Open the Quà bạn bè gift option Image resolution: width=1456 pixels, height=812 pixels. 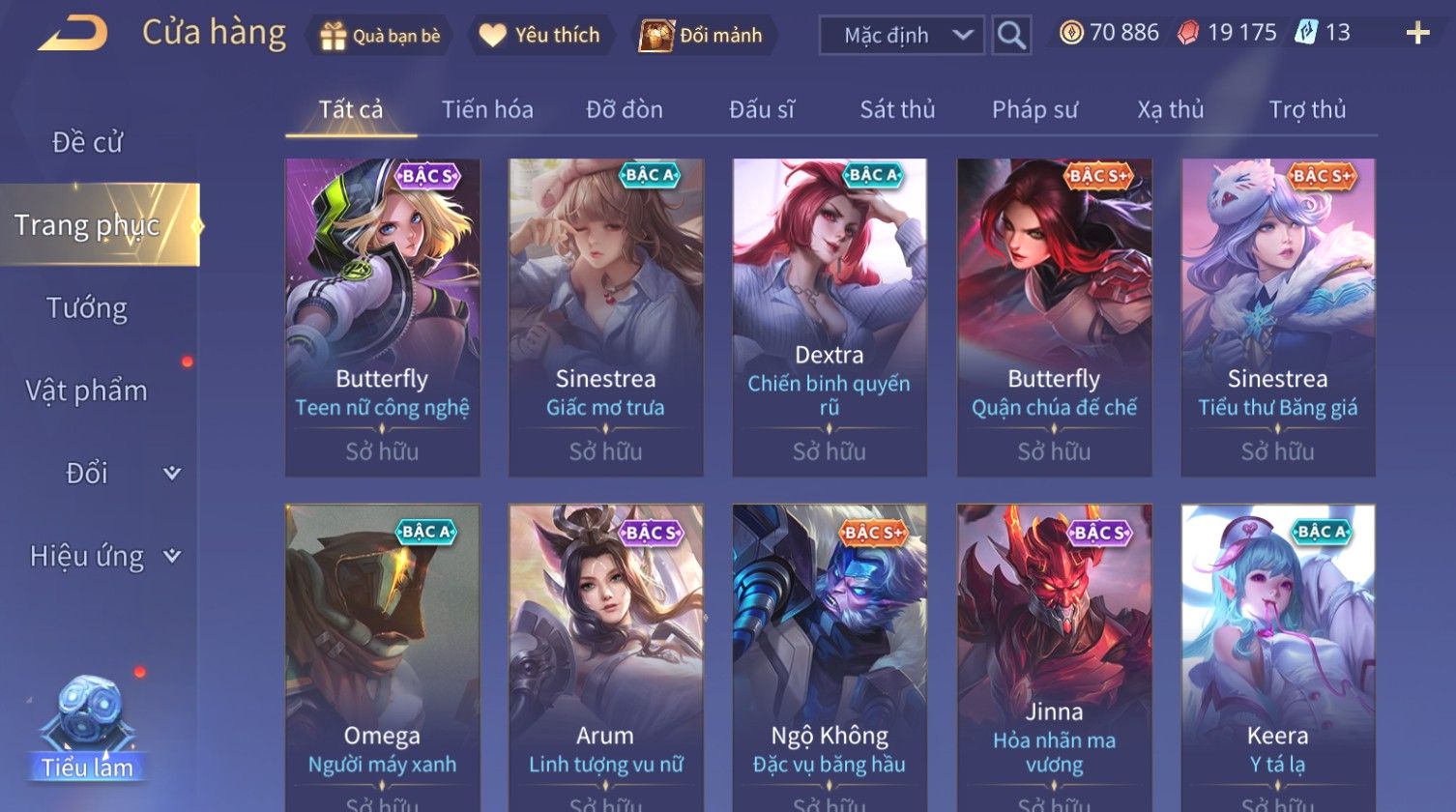(380, 36)
